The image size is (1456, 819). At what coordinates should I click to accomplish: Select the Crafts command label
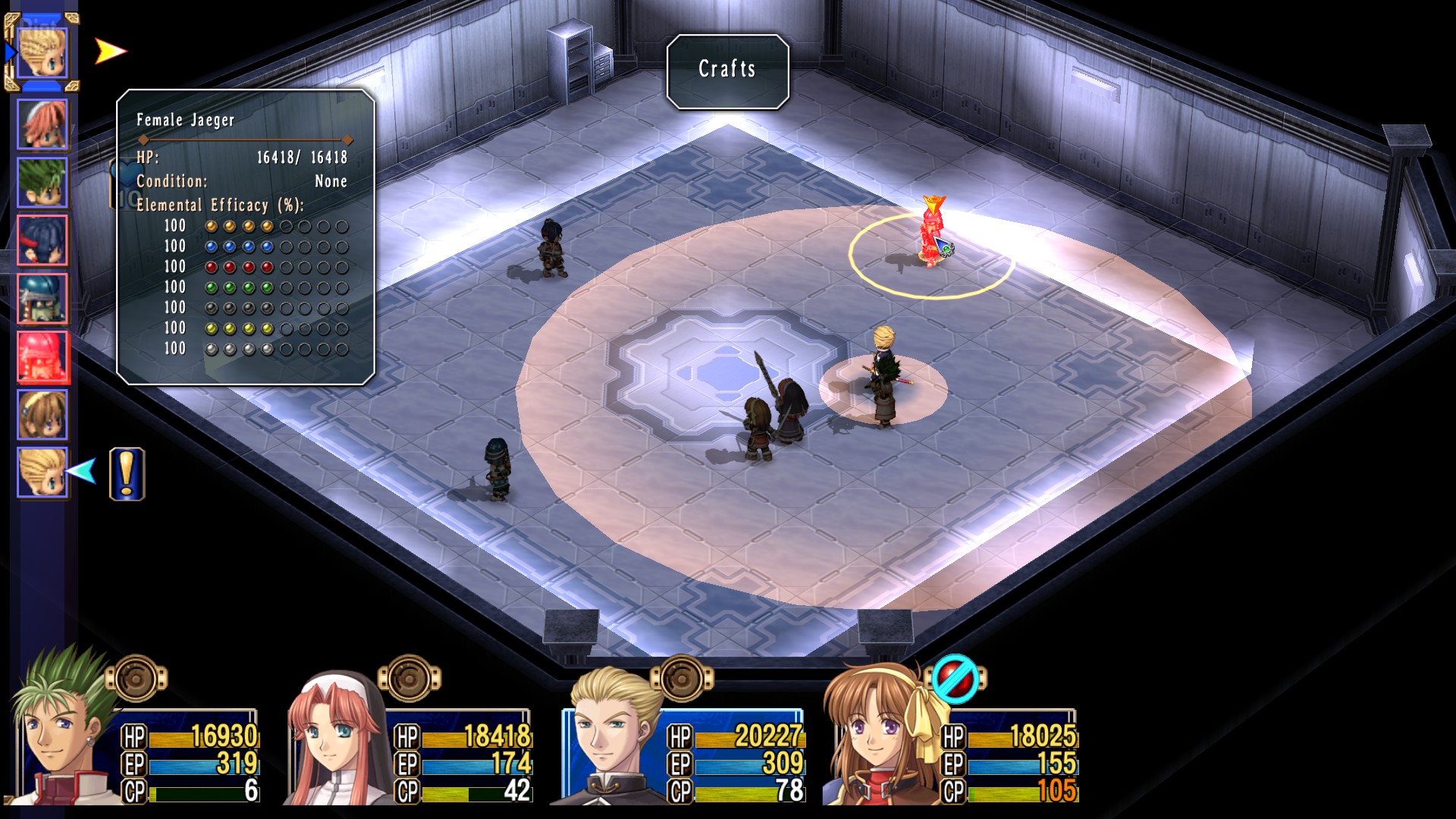727,70
